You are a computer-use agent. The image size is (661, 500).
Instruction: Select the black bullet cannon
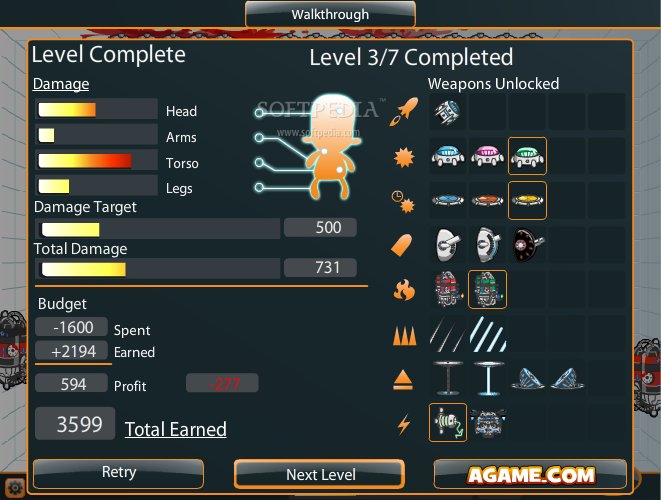pyautogui.click(x=527, y=245)
